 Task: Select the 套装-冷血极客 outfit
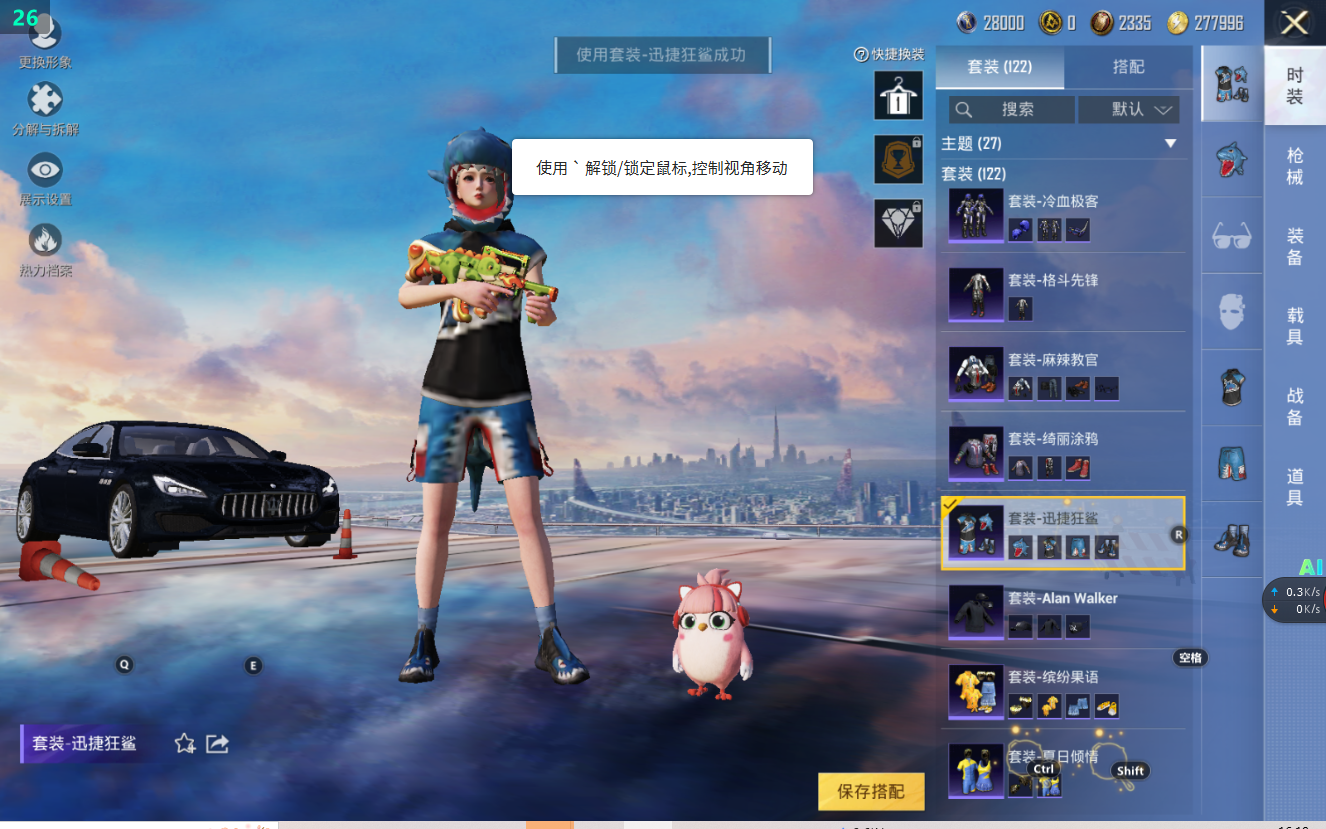(1062, 214)
